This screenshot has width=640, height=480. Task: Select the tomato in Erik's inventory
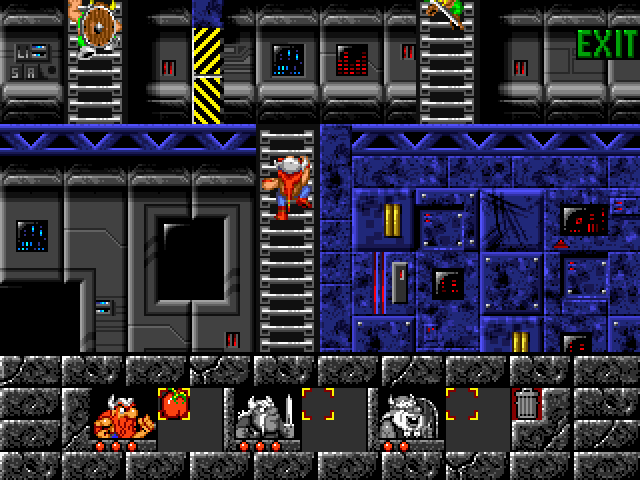point(174,404)
